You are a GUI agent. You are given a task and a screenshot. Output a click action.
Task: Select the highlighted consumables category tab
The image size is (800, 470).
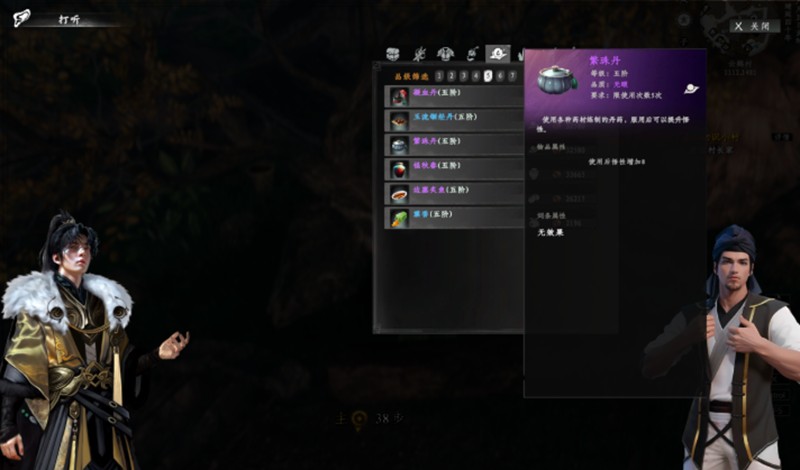click(x=497, y=53)
